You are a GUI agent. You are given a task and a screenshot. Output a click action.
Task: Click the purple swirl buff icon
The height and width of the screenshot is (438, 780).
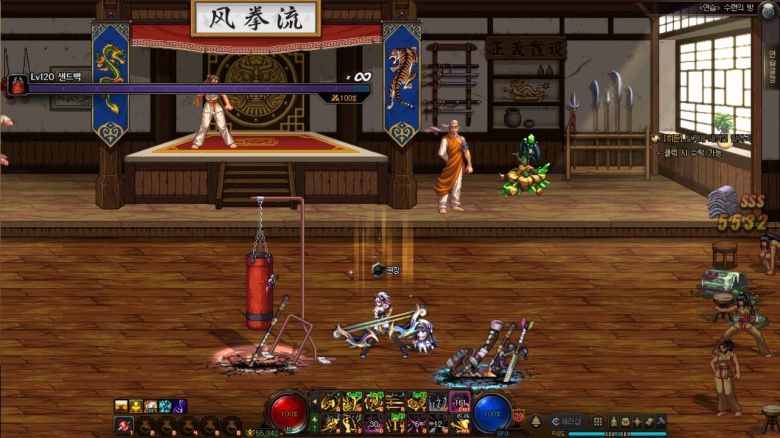(x=180, y=406)
